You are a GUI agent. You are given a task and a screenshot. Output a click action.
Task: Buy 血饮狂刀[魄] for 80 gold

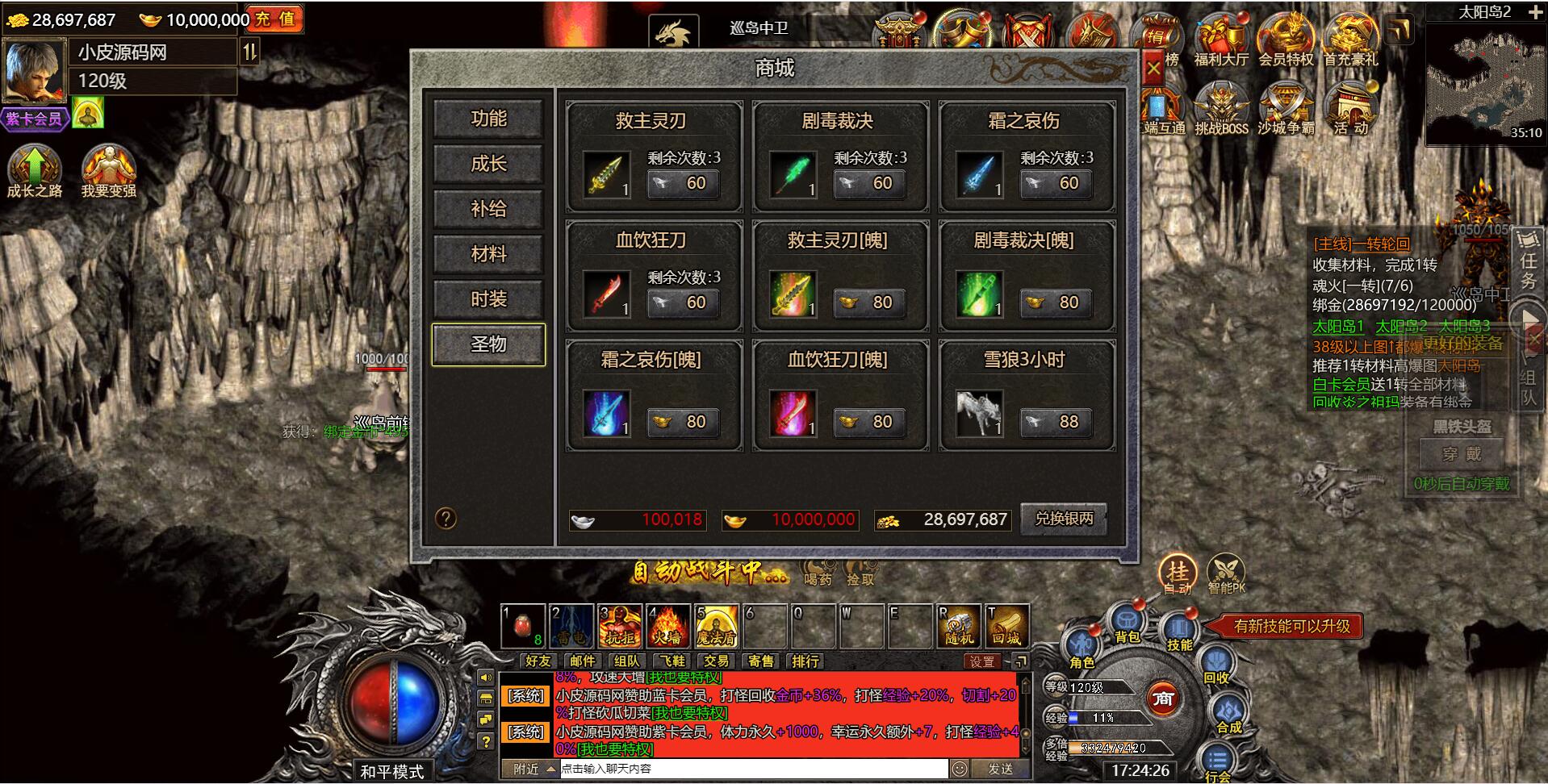click(868, 422)
